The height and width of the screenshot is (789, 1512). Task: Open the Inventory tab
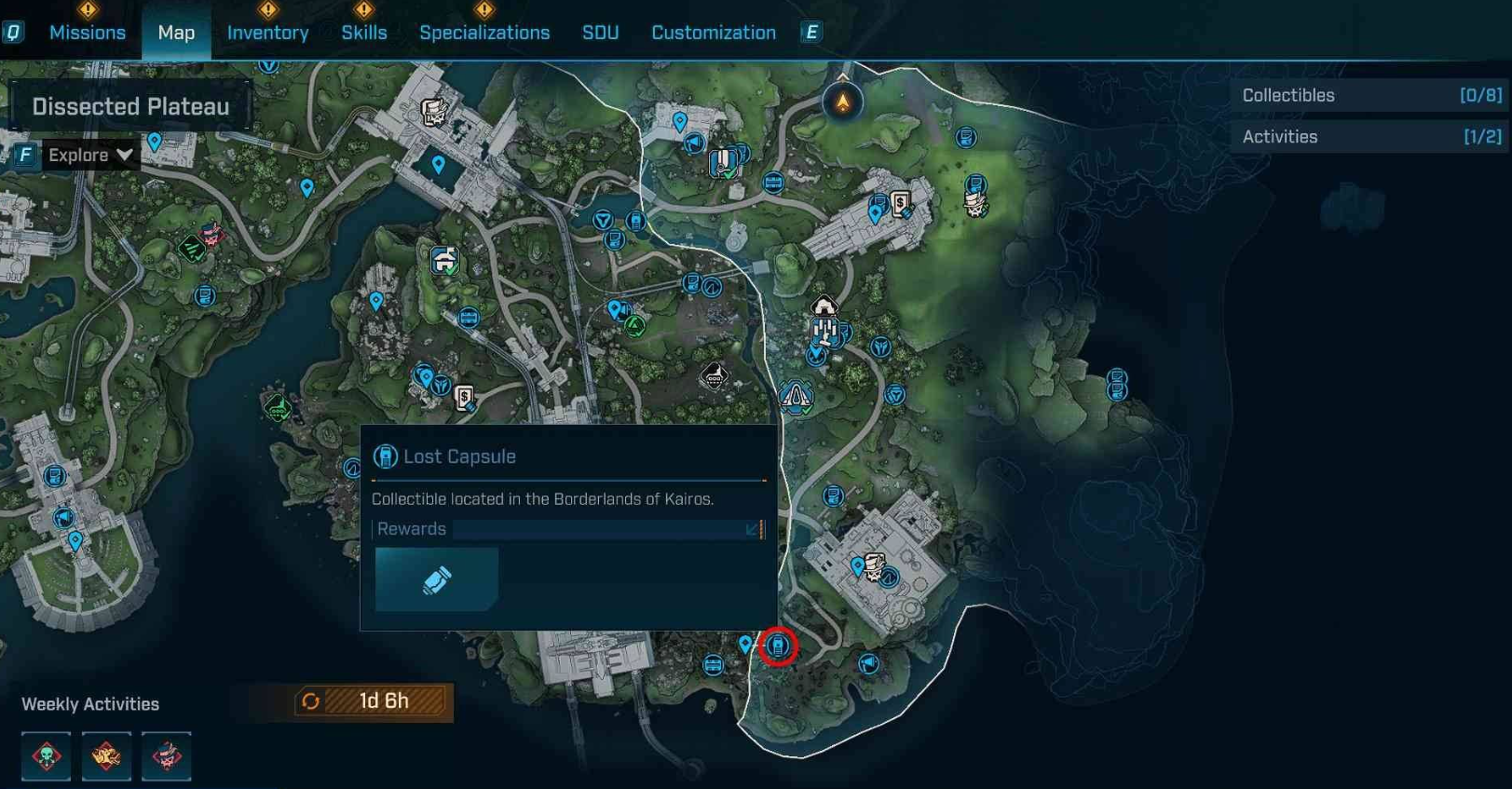[267, 33]
